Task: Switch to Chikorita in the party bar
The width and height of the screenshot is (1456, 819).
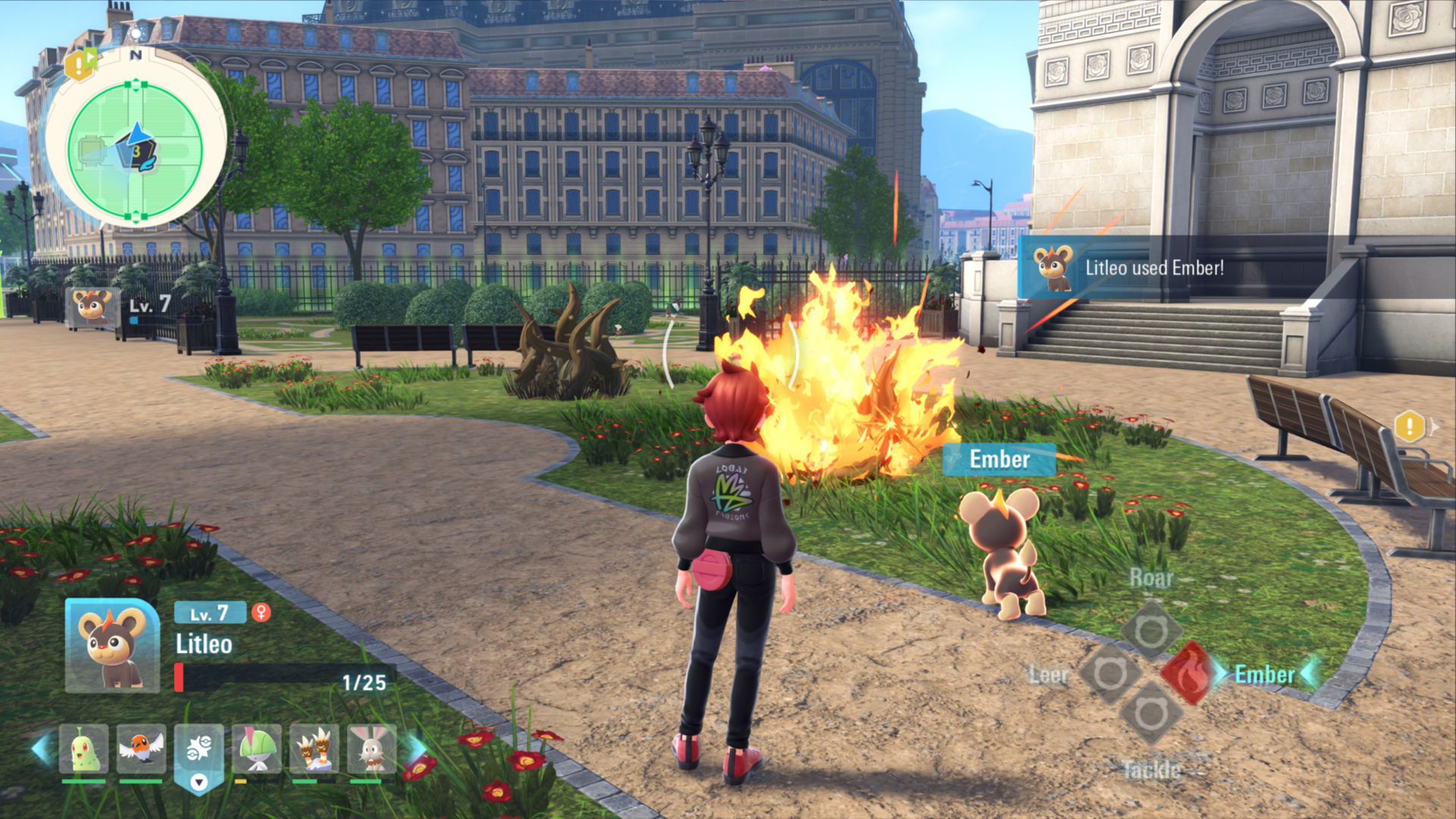Action: [x=83, y=749]
